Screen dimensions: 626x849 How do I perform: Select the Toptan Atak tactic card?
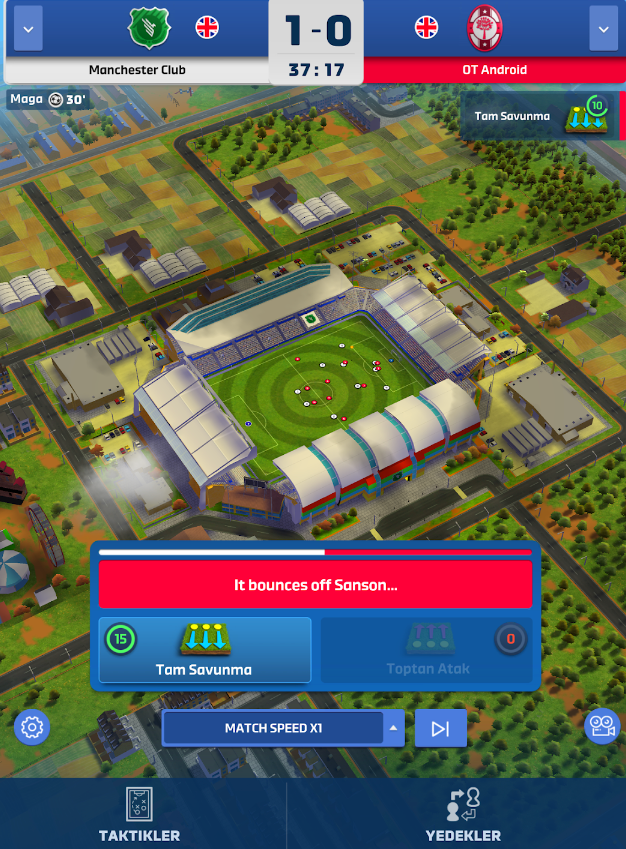point(427,650)
